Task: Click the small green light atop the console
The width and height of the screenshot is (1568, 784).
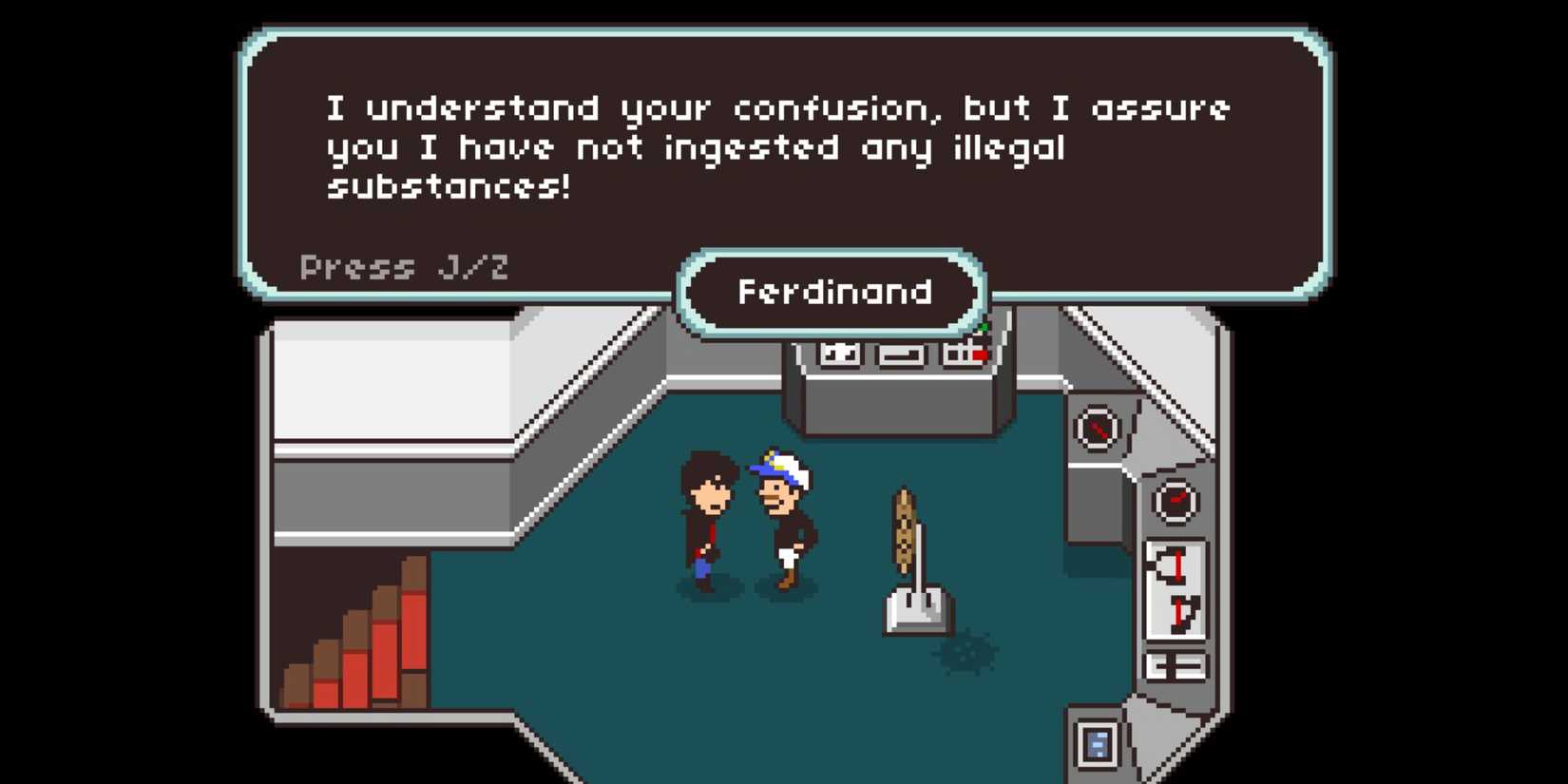Action: coord(984,328)
